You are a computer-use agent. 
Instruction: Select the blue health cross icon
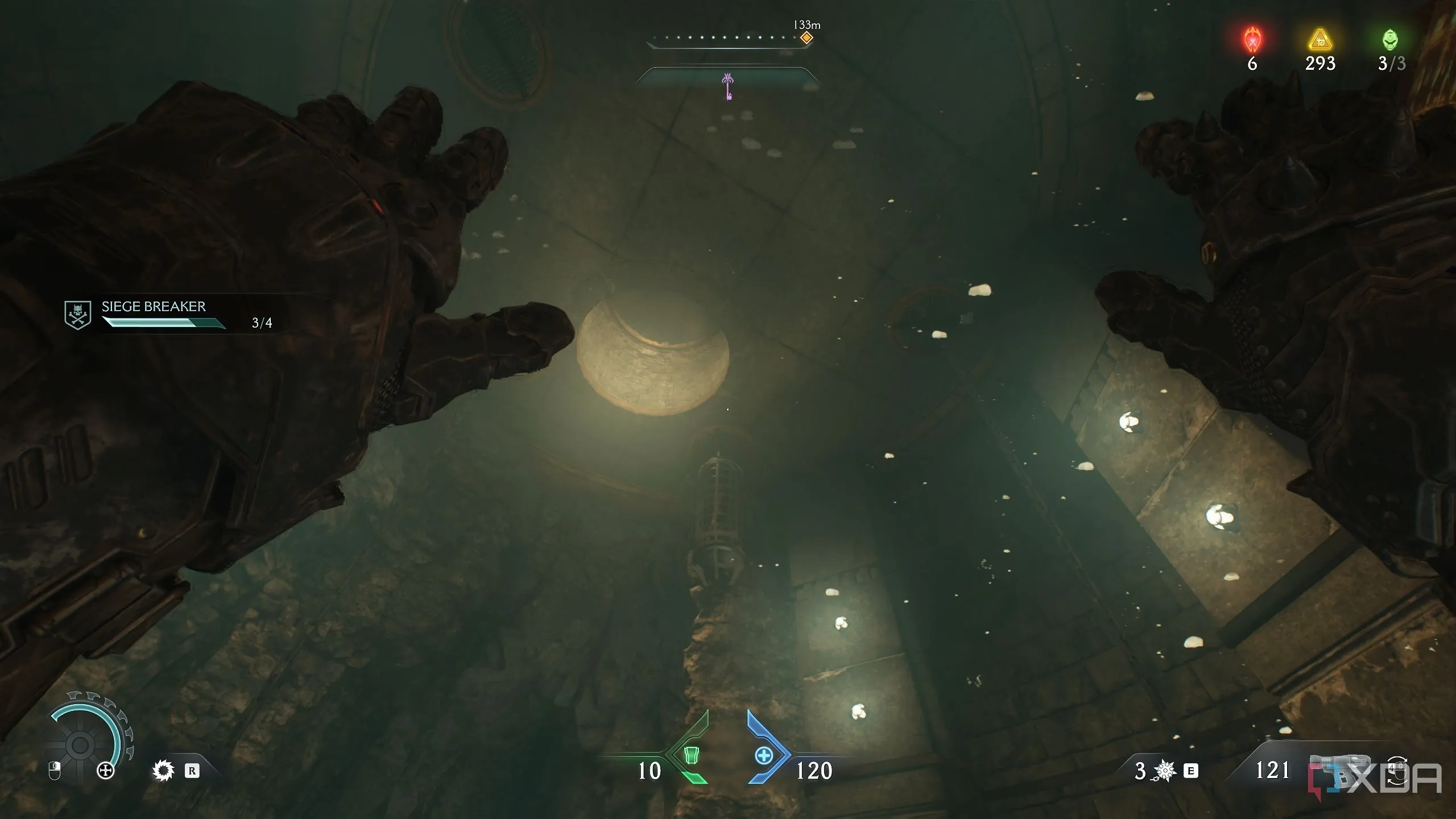(x=764, y=756)
